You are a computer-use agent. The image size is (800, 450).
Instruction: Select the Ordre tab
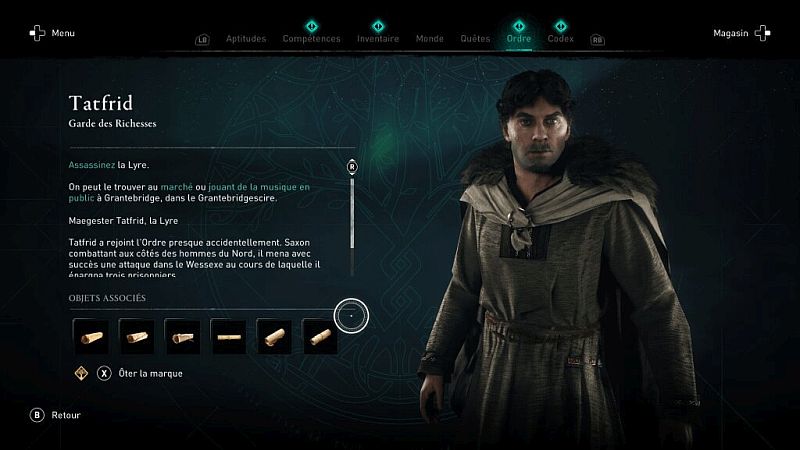(519, 39)
